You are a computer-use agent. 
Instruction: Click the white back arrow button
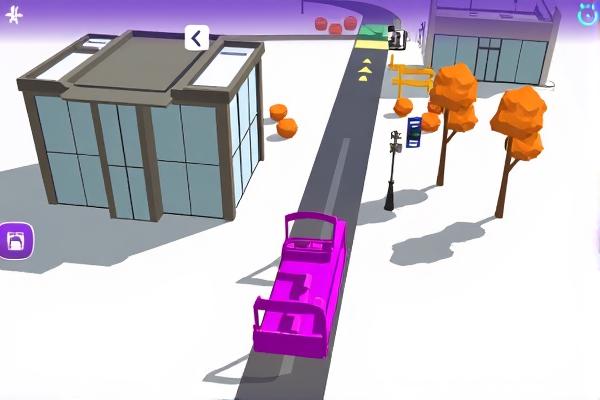[x=196, y=38]
